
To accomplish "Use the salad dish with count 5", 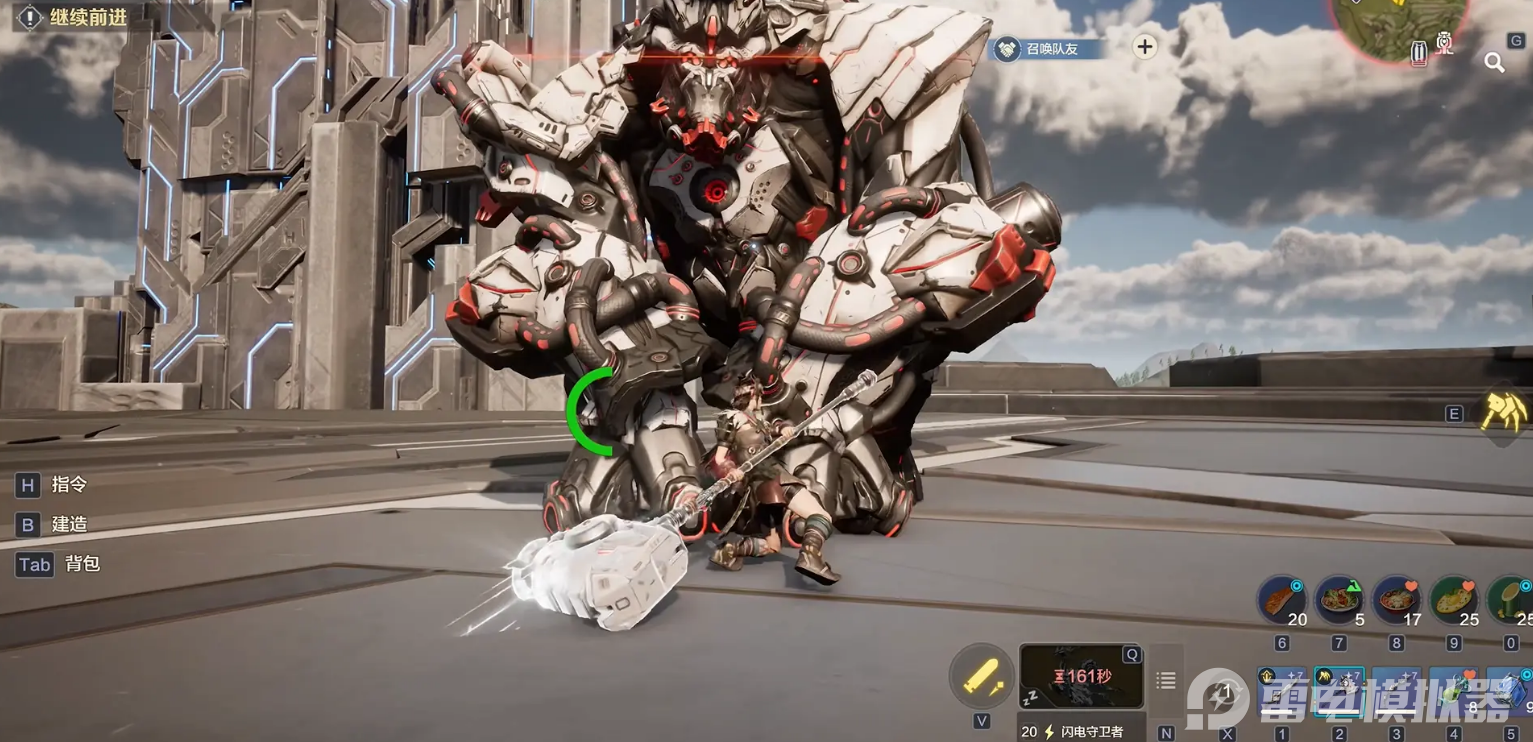I will [x=1340, y=602].
